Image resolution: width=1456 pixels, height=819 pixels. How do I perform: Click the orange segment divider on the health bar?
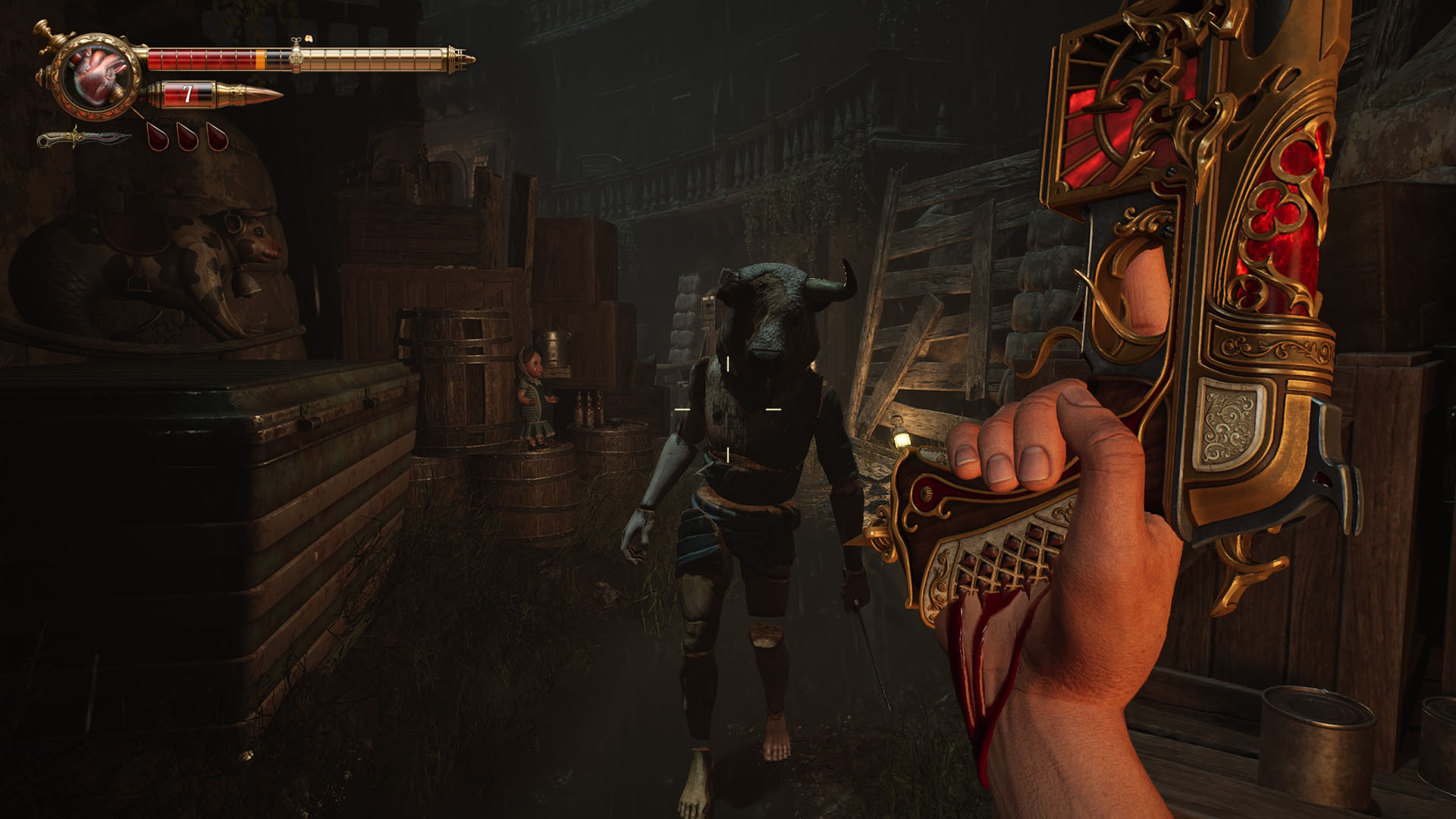(260, 58)
